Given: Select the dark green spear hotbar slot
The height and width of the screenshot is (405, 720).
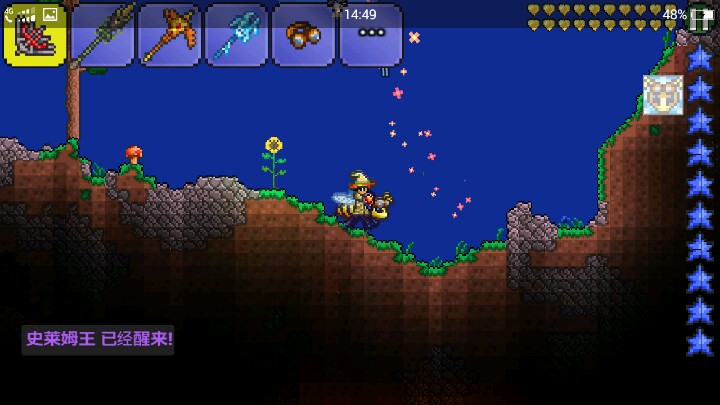Looking at the screenshot, I should (x=102, y=34).
